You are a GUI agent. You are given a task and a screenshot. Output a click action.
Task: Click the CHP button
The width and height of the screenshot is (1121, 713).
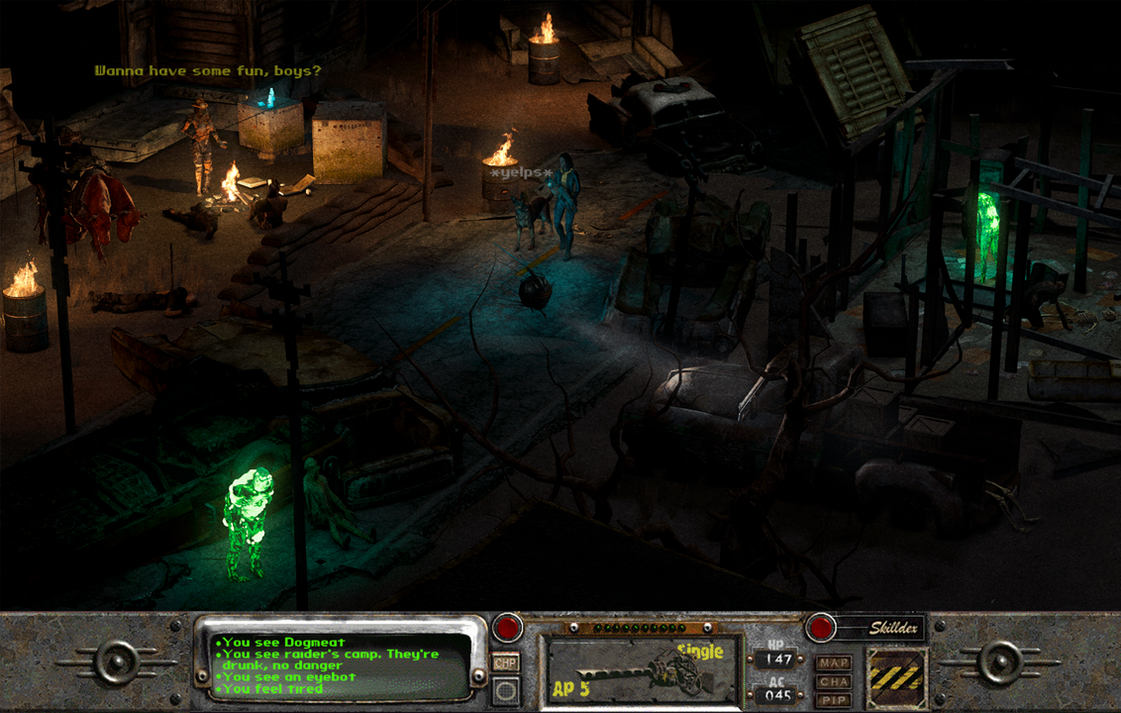click(506, 663)
